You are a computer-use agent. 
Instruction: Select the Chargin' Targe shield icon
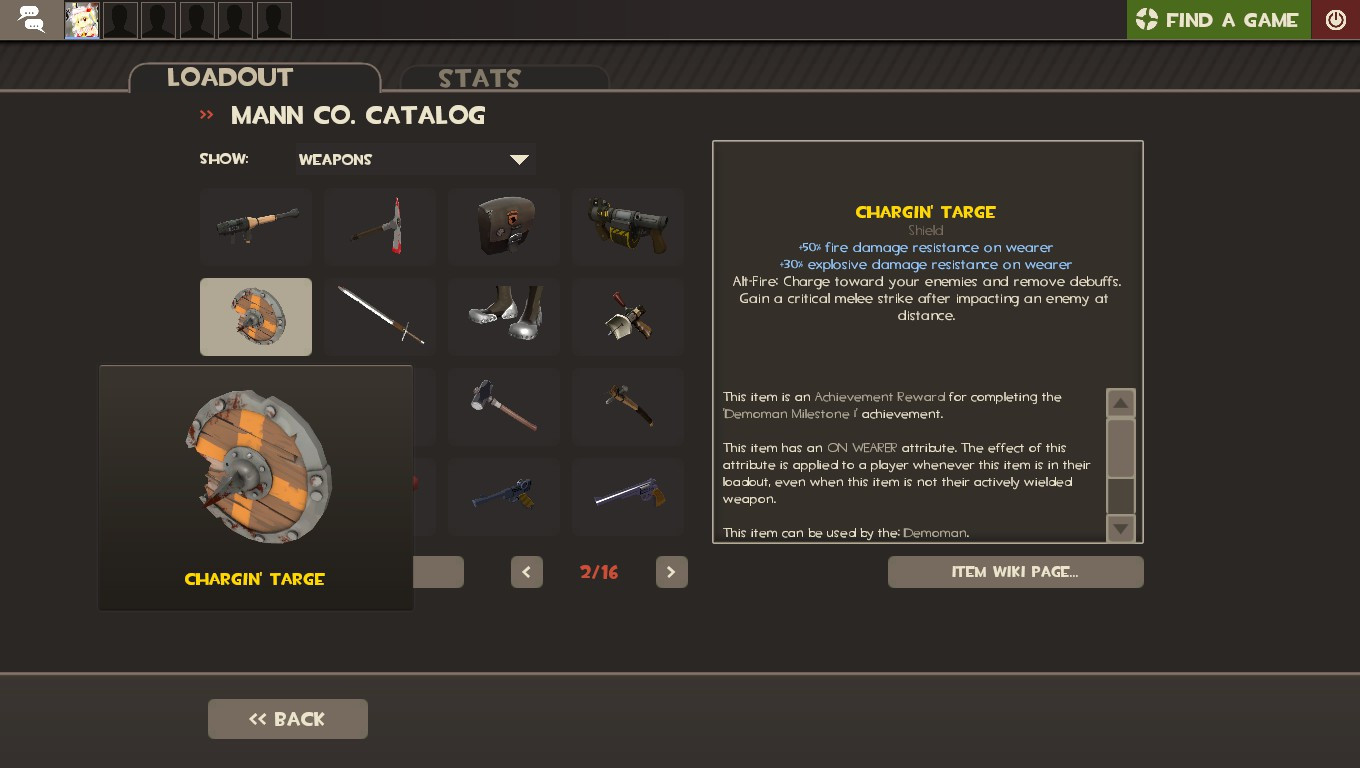(256, 317)
